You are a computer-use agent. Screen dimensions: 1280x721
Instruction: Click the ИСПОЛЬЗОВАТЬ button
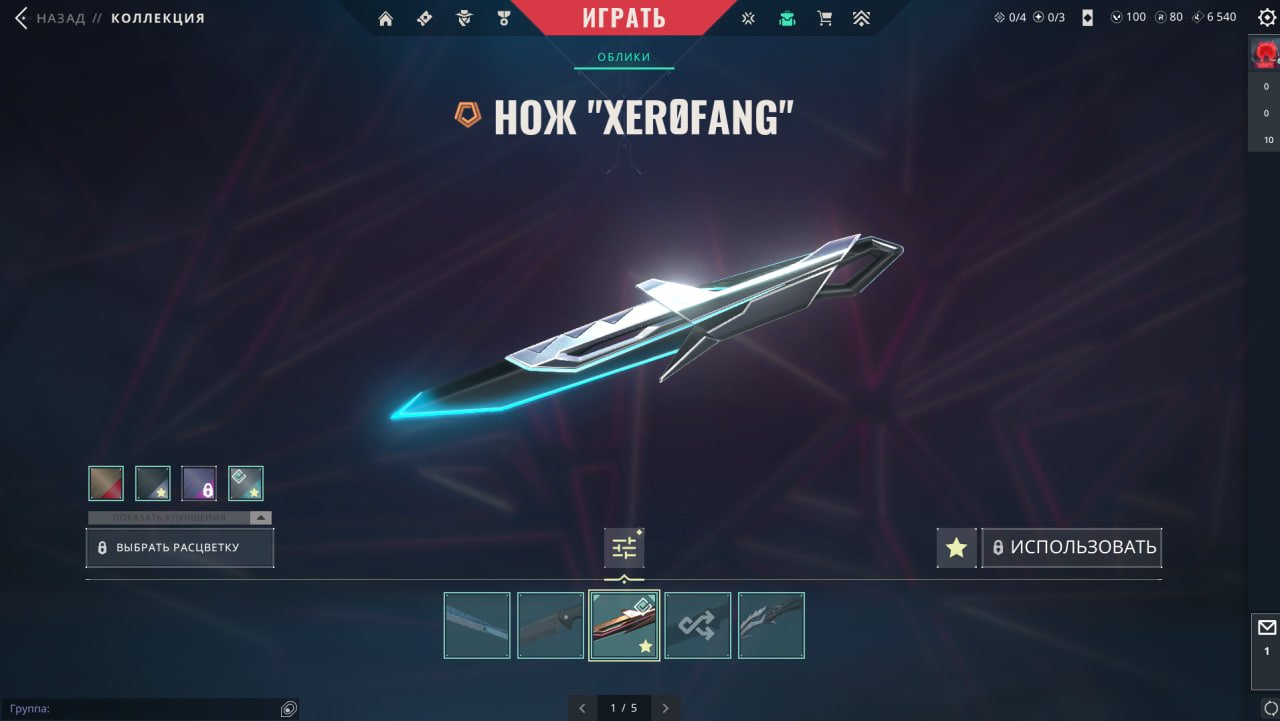click(1072, 548)
